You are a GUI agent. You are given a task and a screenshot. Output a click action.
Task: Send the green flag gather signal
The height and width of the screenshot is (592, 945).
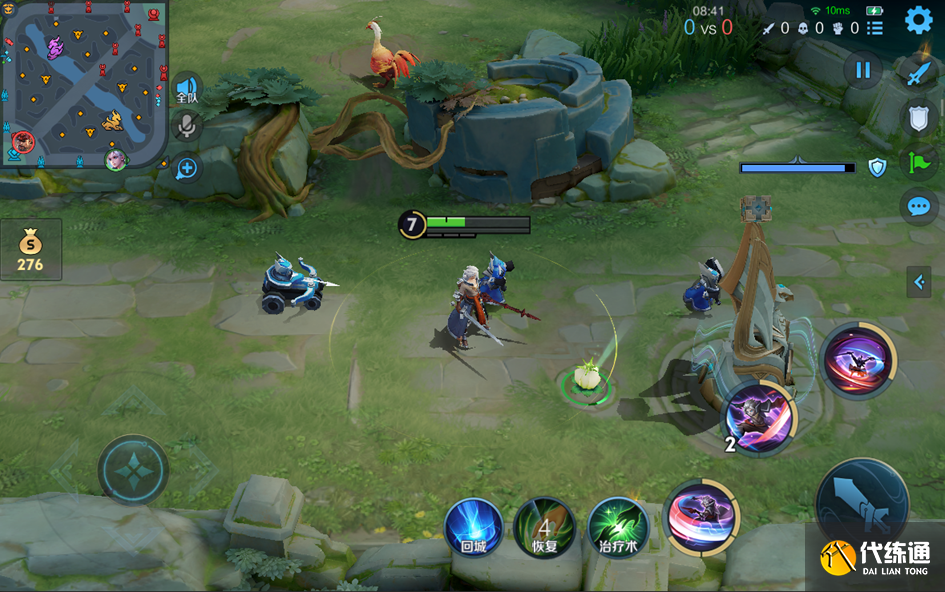click(918, 163)
